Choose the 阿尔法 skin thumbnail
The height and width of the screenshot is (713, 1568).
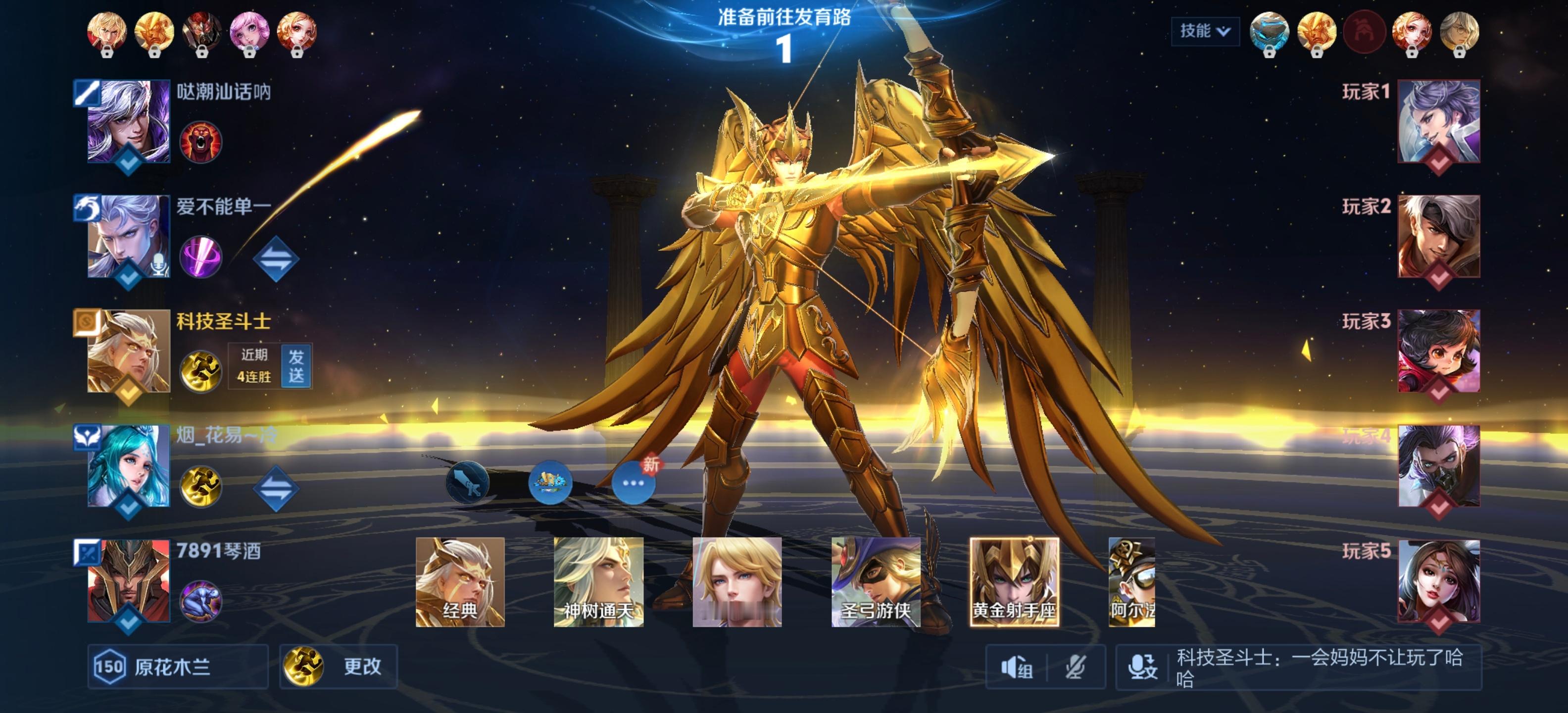1131,581
